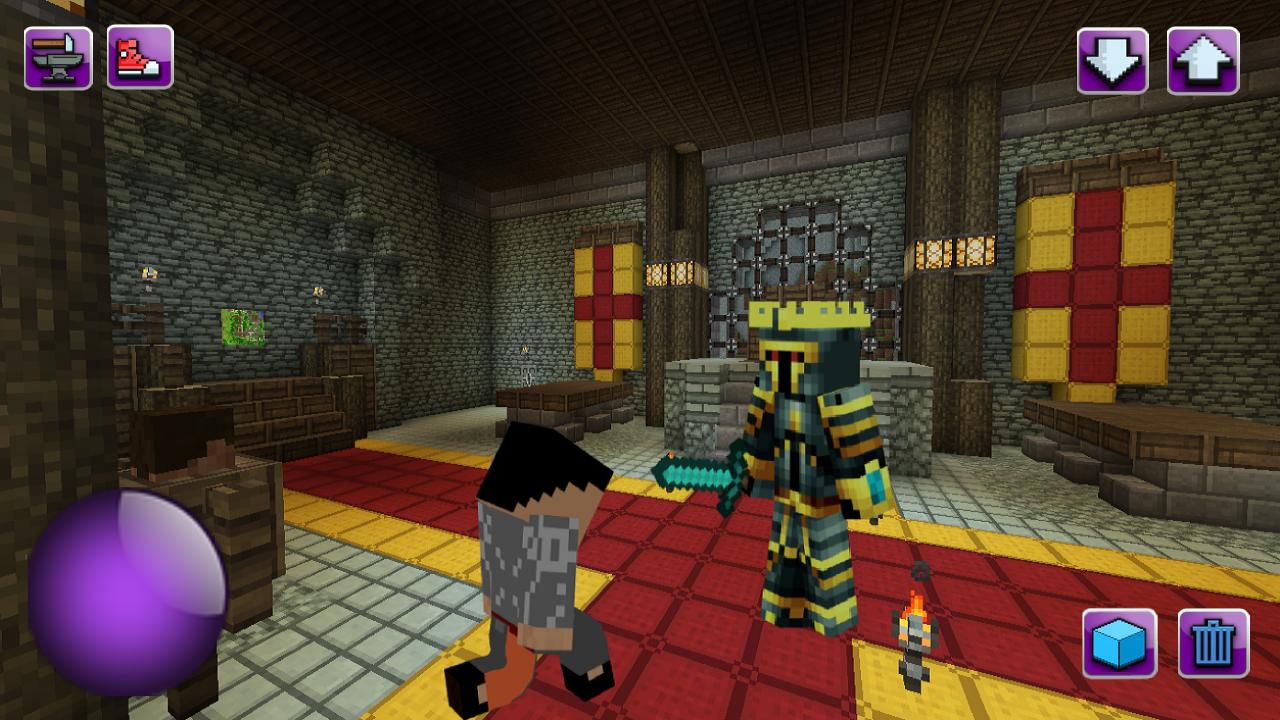Select the crowned knight character
The width and height of the screenshot is (1280, 720).
pyautogui.click(x=810, y=450)
